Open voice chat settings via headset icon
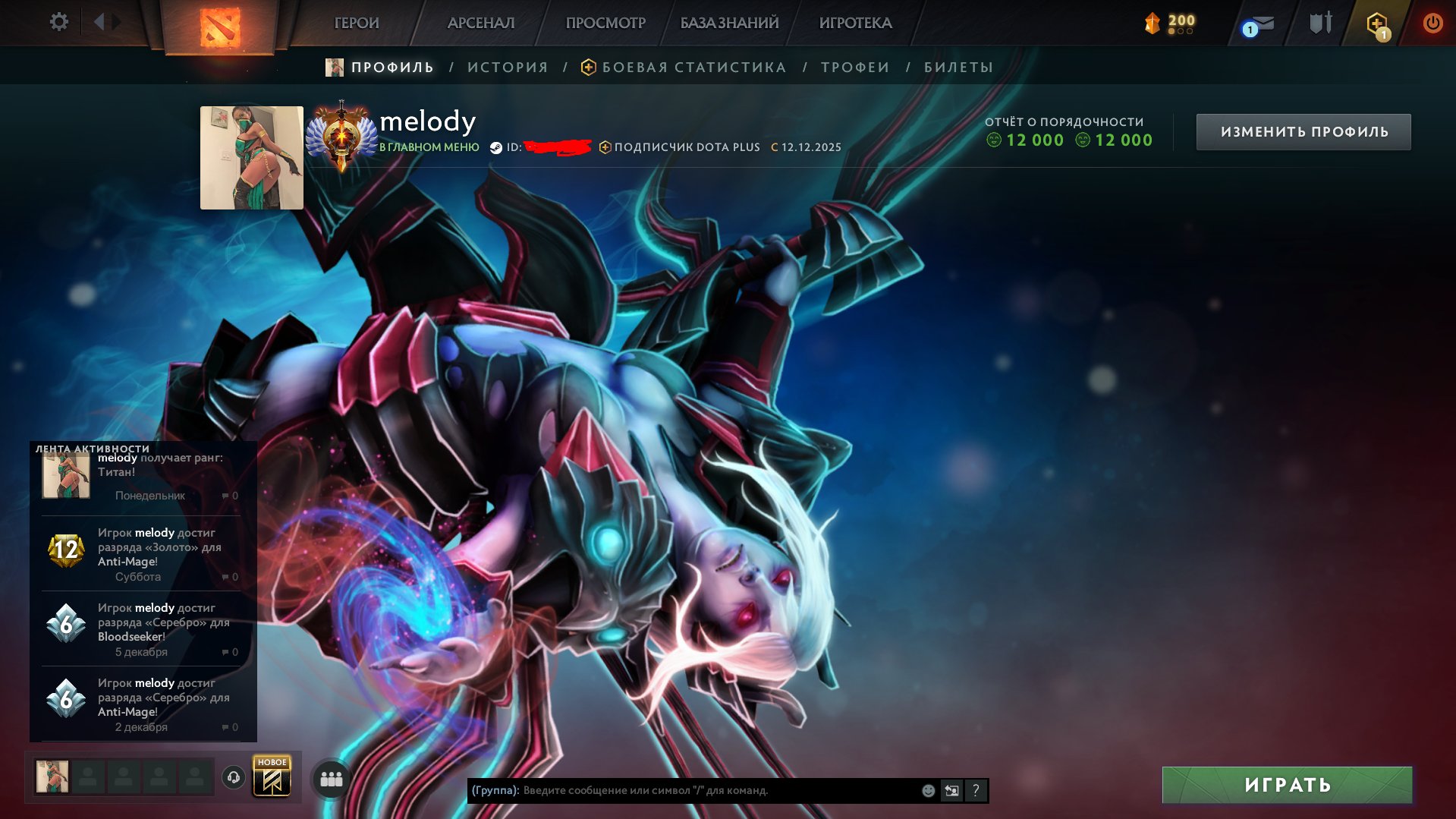 (234, 778)
